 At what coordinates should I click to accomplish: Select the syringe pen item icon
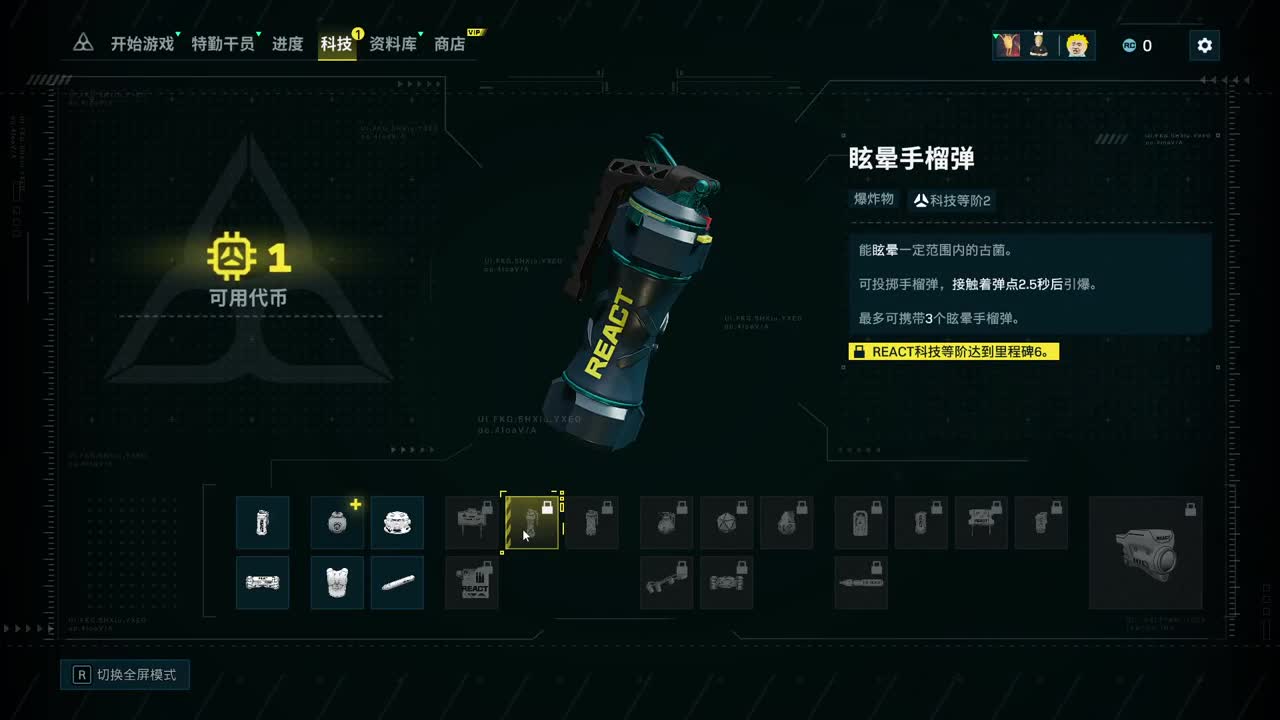click(397, 582)
